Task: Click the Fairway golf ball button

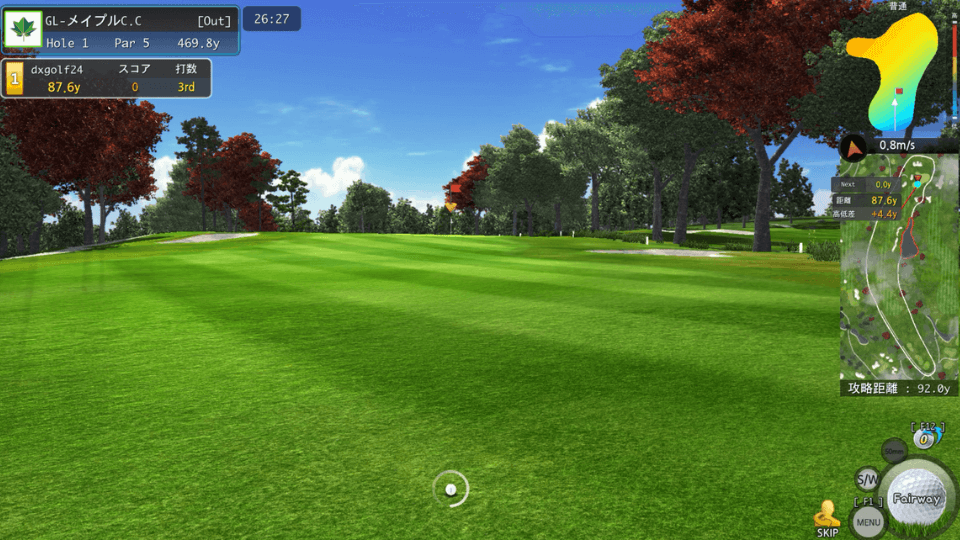Action: (917, 497)
